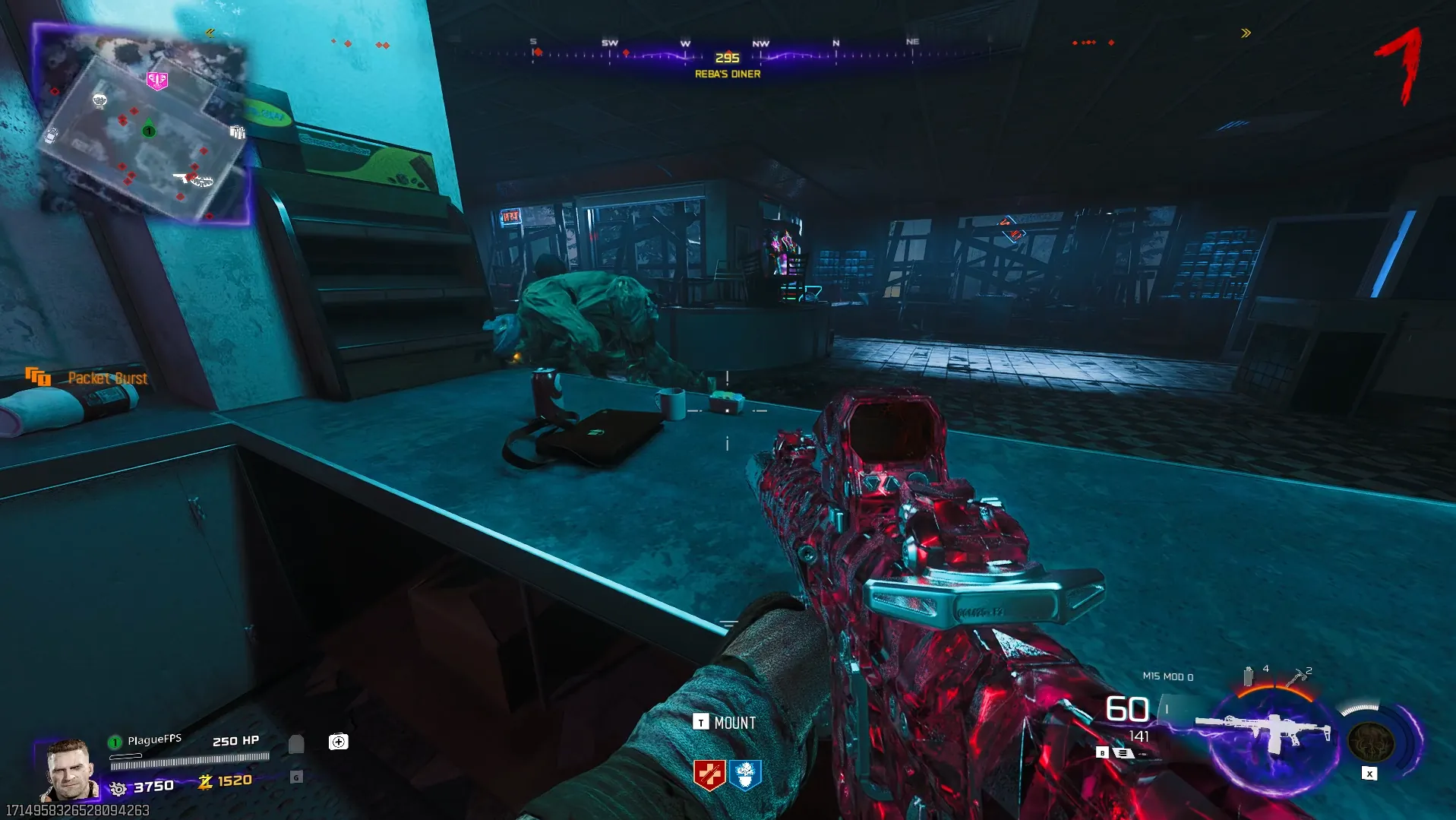This screenshot has height=820, width=1456.
Task: Click the green player arrow on minimap
Action: [x=149, y=128]
